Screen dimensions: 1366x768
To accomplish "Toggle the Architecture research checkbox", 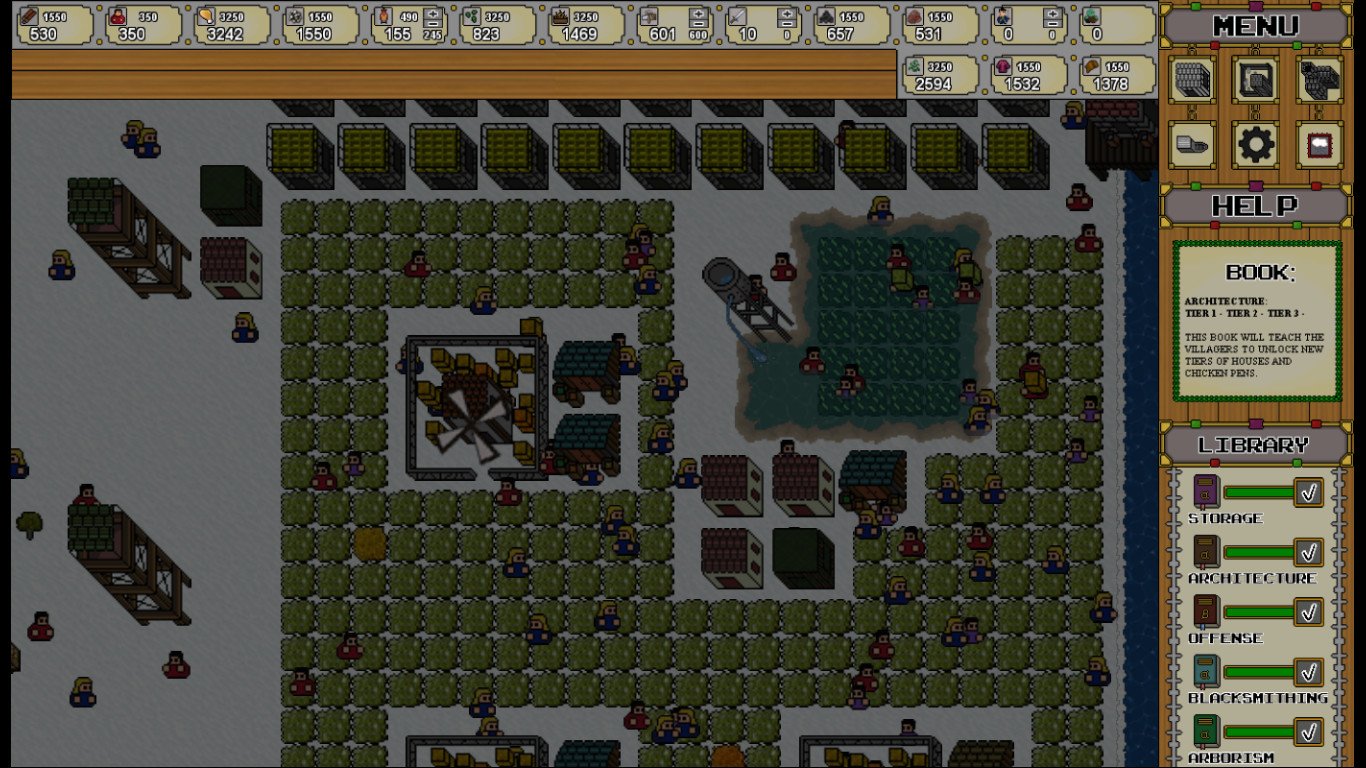I will pos(1308,552).
